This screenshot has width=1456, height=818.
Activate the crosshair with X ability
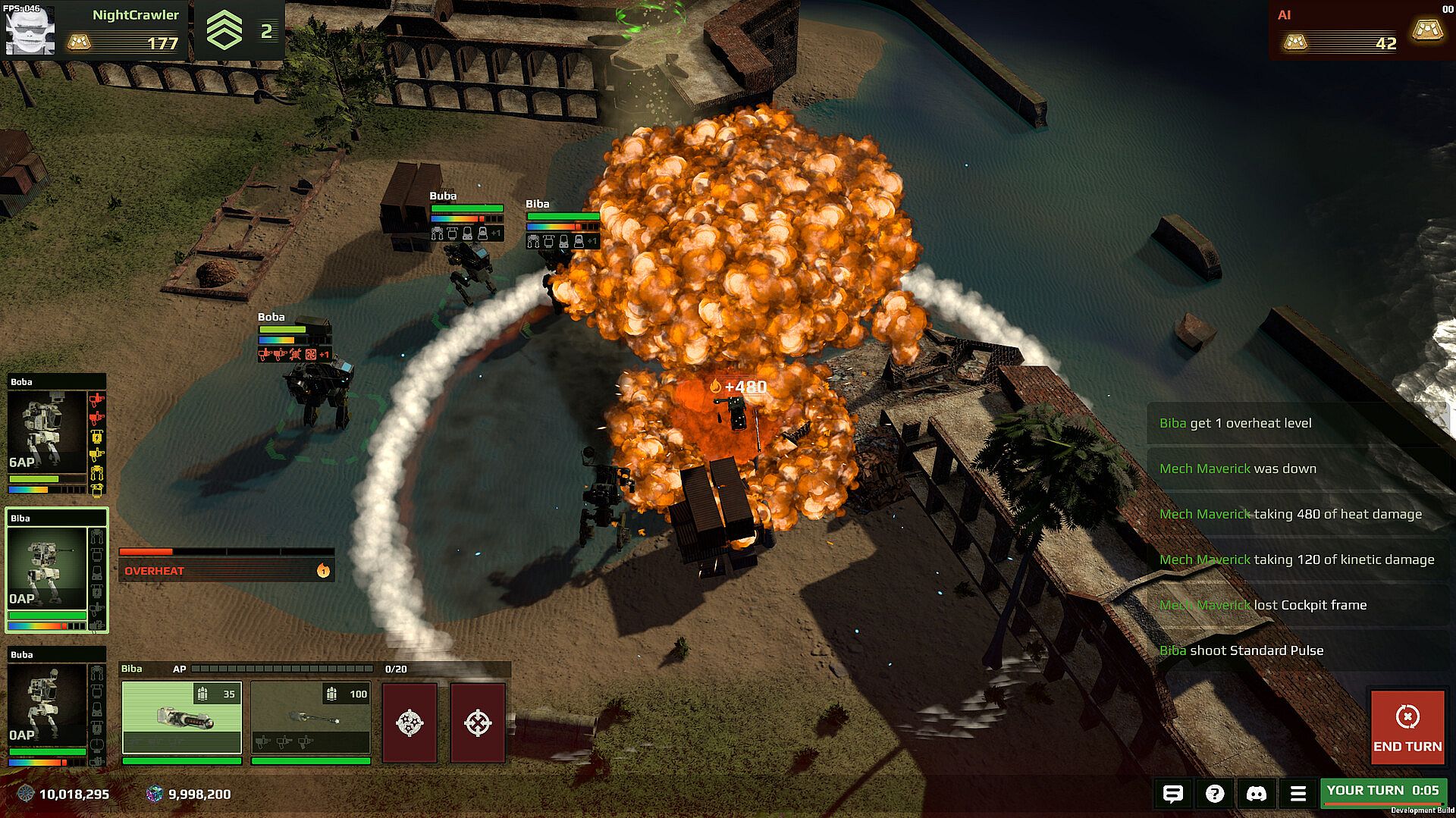(478, 722)
